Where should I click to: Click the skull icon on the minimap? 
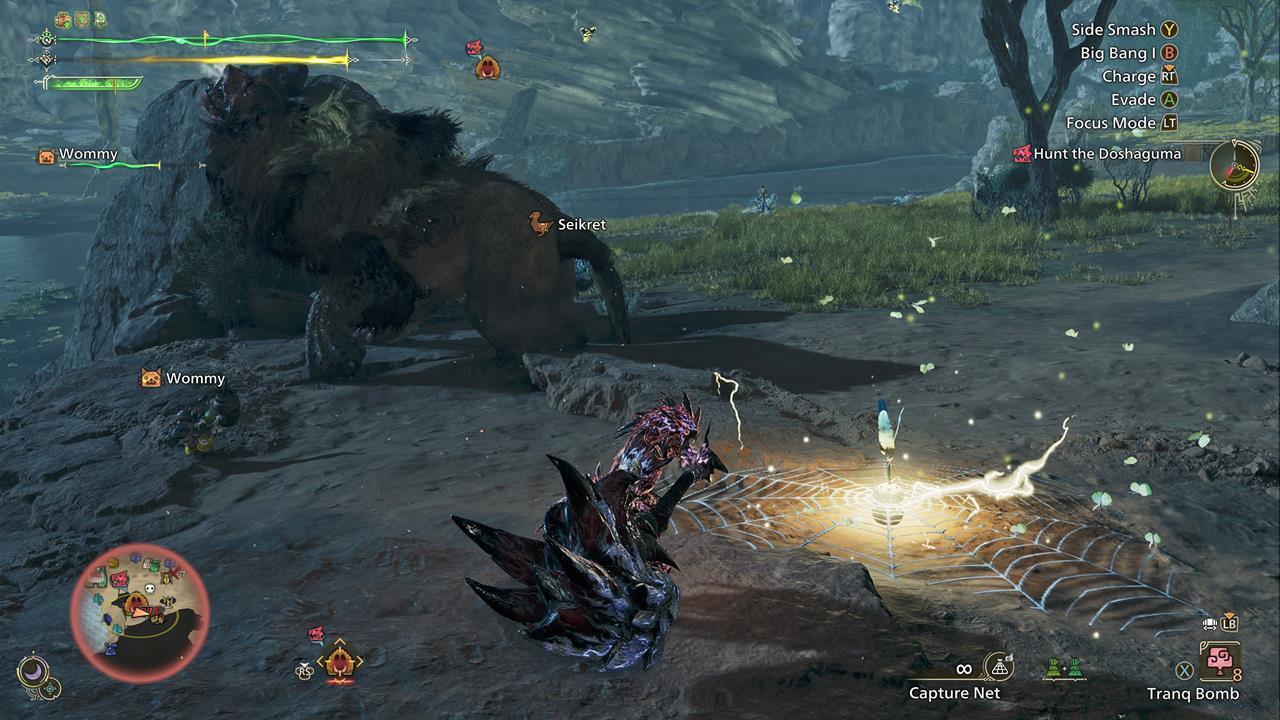pyautogui.click(x=150, y=587)
